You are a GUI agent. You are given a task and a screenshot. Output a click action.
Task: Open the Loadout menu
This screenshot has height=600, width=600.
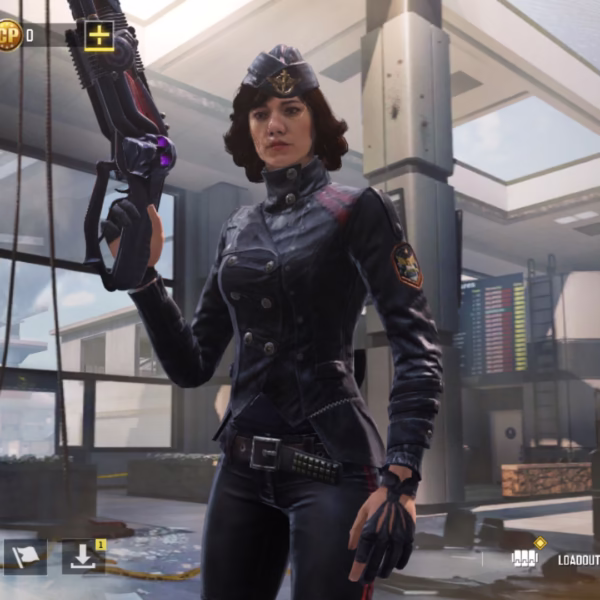[577, 560]
